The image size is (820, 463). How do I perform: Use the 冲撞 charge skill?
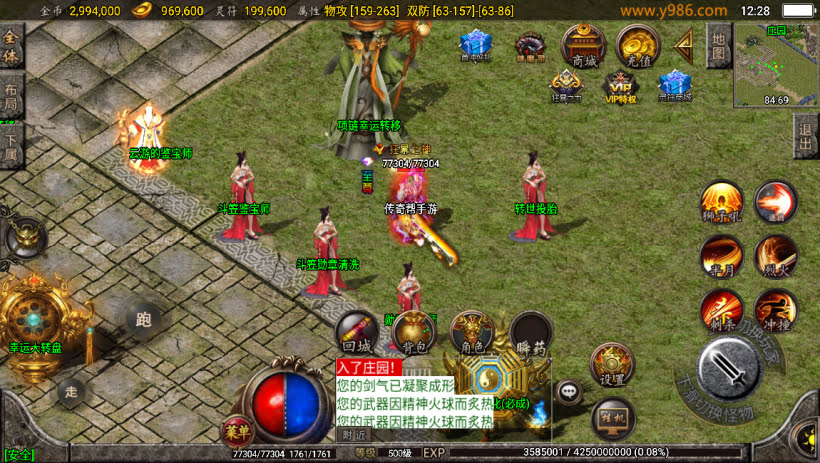775,311
